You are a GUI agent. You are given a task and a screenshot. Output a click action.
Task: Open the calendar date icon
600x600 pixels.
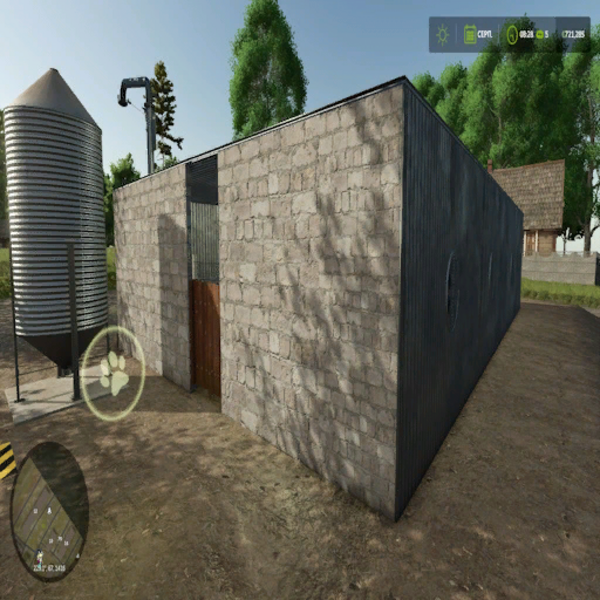coord(470,35)
